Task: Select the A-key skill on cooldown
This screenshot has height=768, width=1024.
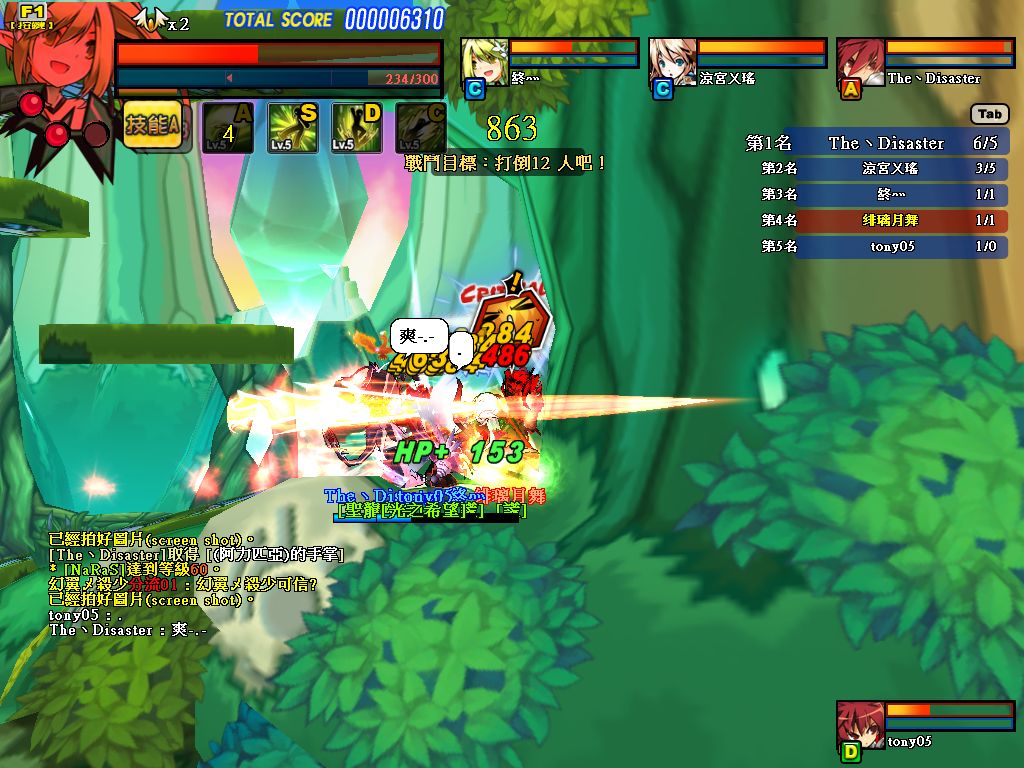Action: (x=227, y=127)
